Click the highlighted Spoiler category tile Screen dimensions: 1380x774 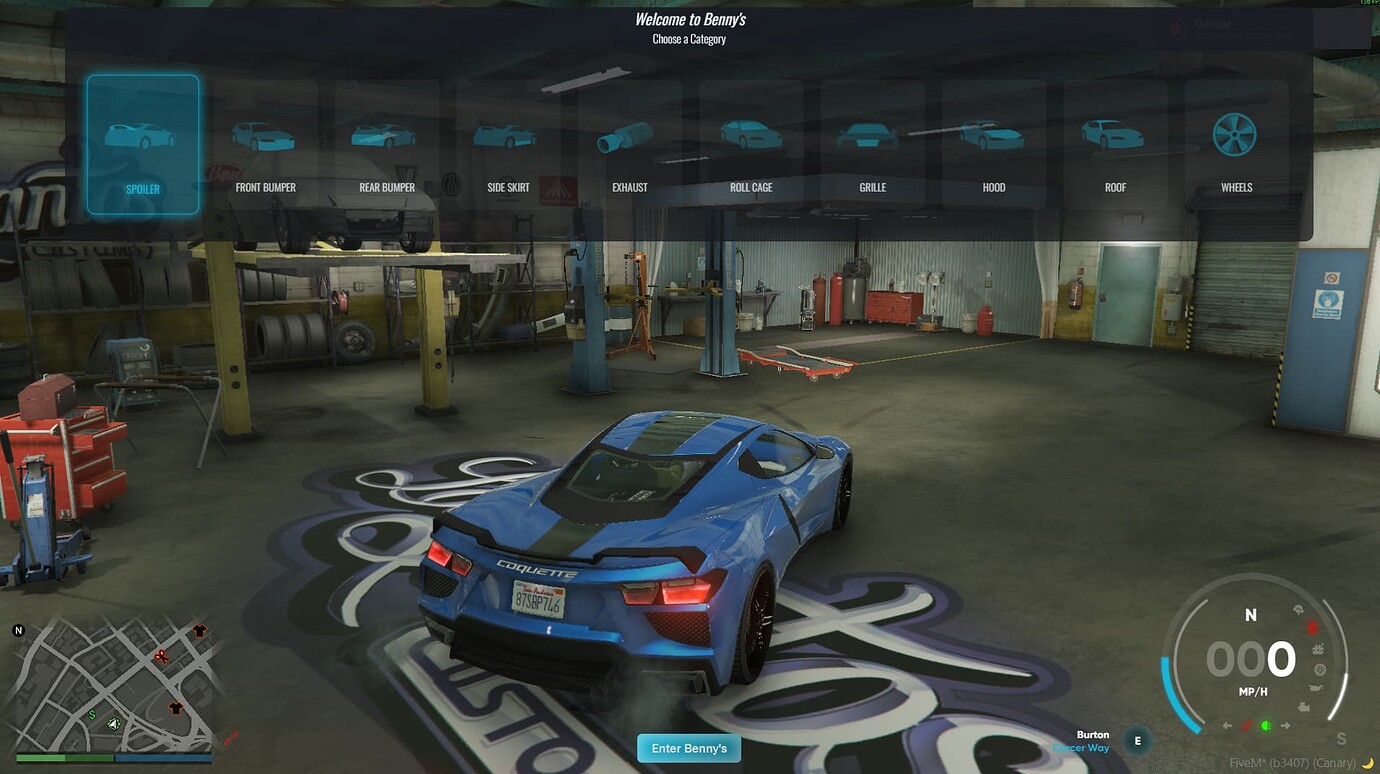(142, 143)
